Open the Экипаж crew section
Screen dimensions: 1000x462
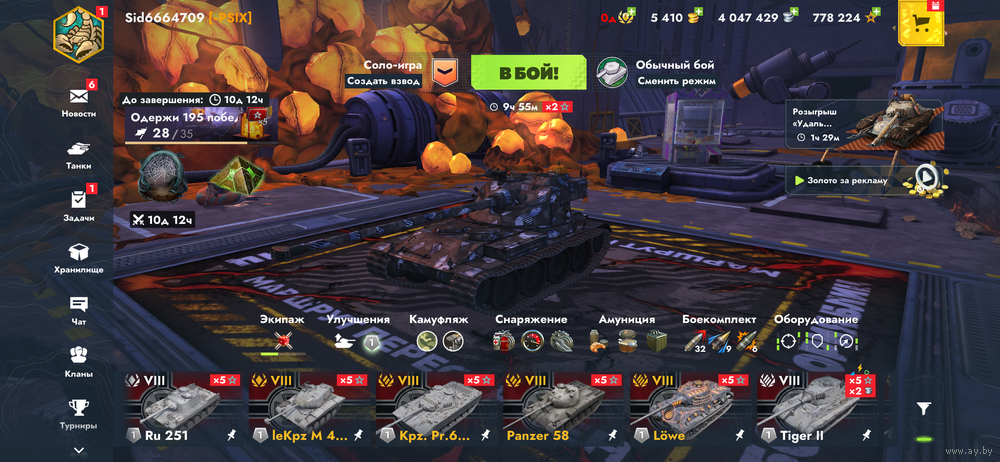(x=282, y=334)
